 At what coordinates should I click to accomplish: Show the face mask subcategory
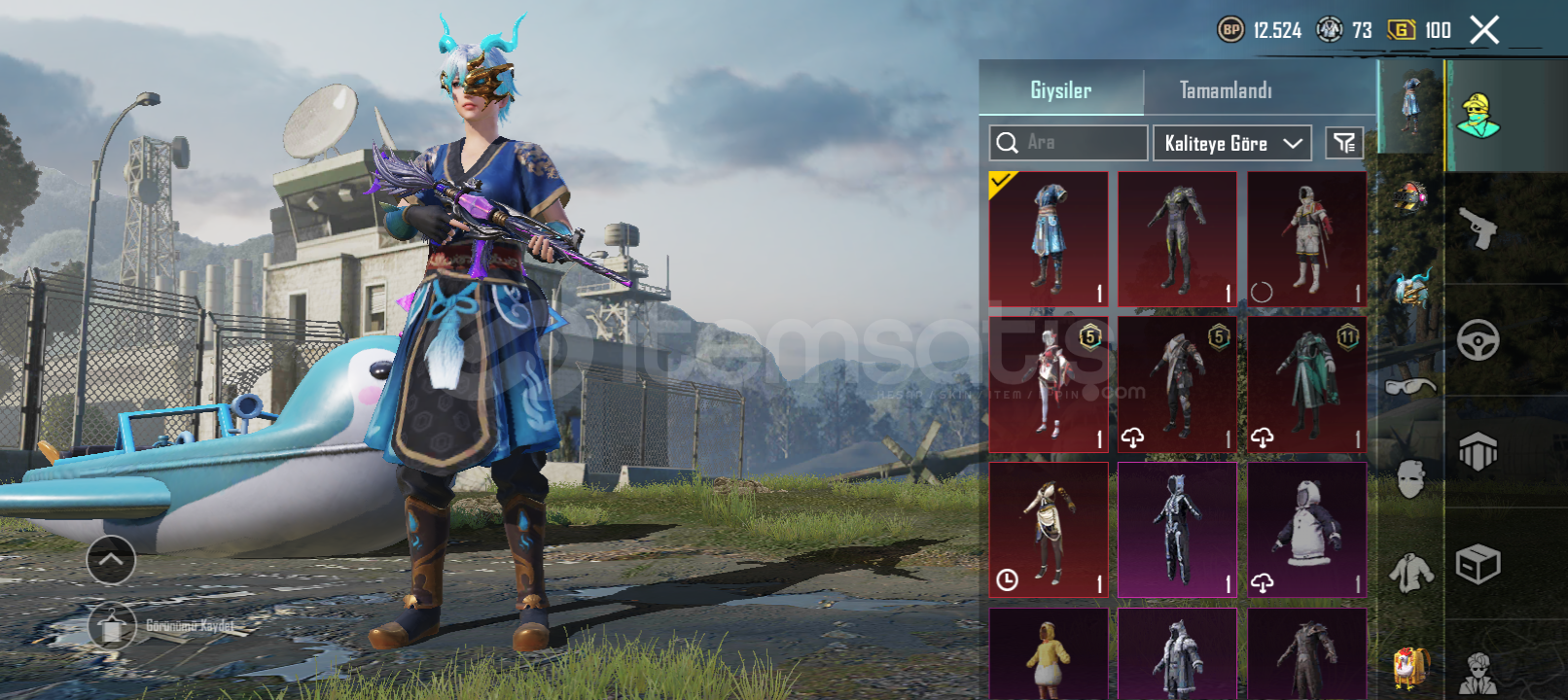(x=1409, y=478)
